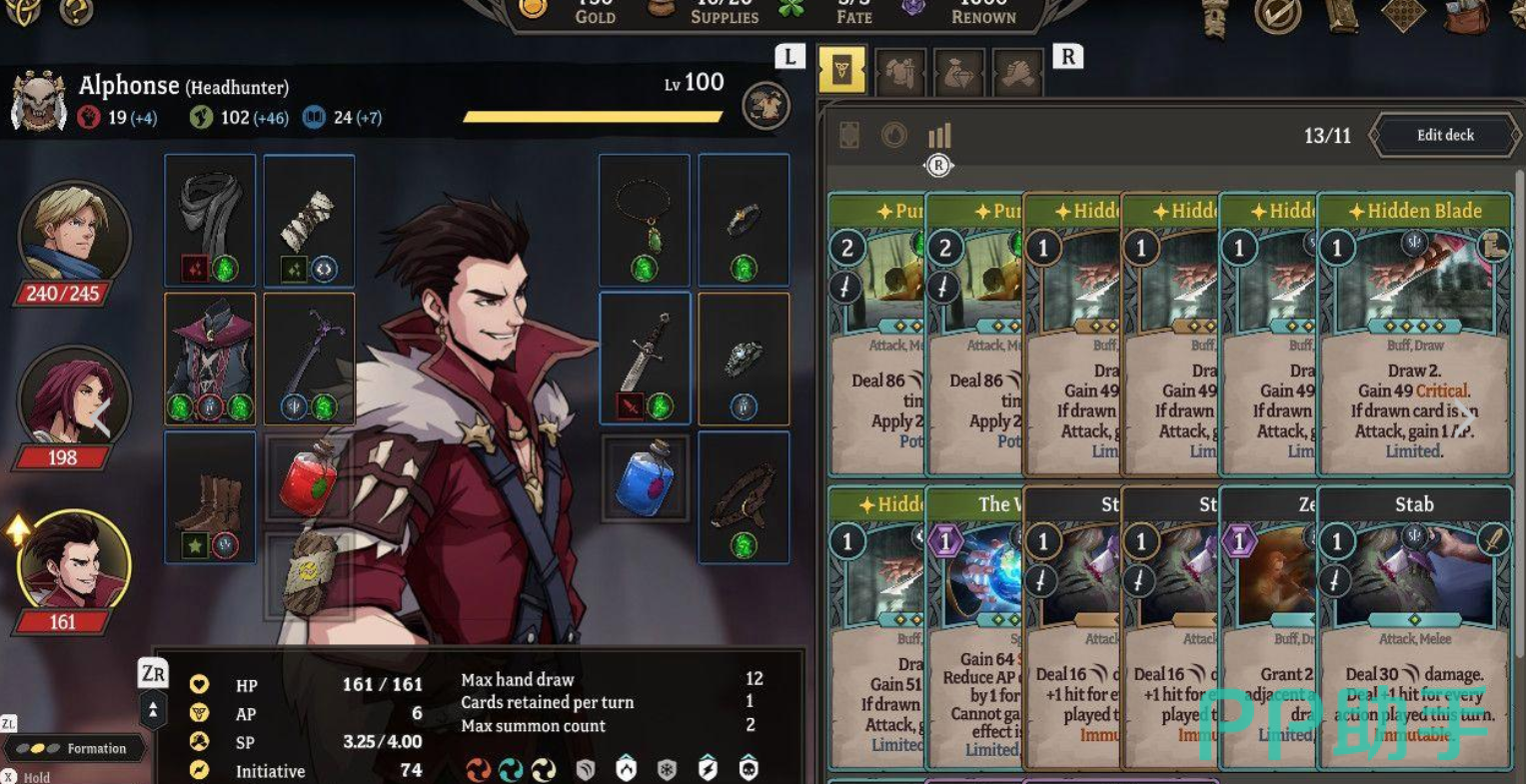The width and height of the screenshot is (1526, 784).
Task: Inspect the red coat armor slot
Action: point(210,358)
